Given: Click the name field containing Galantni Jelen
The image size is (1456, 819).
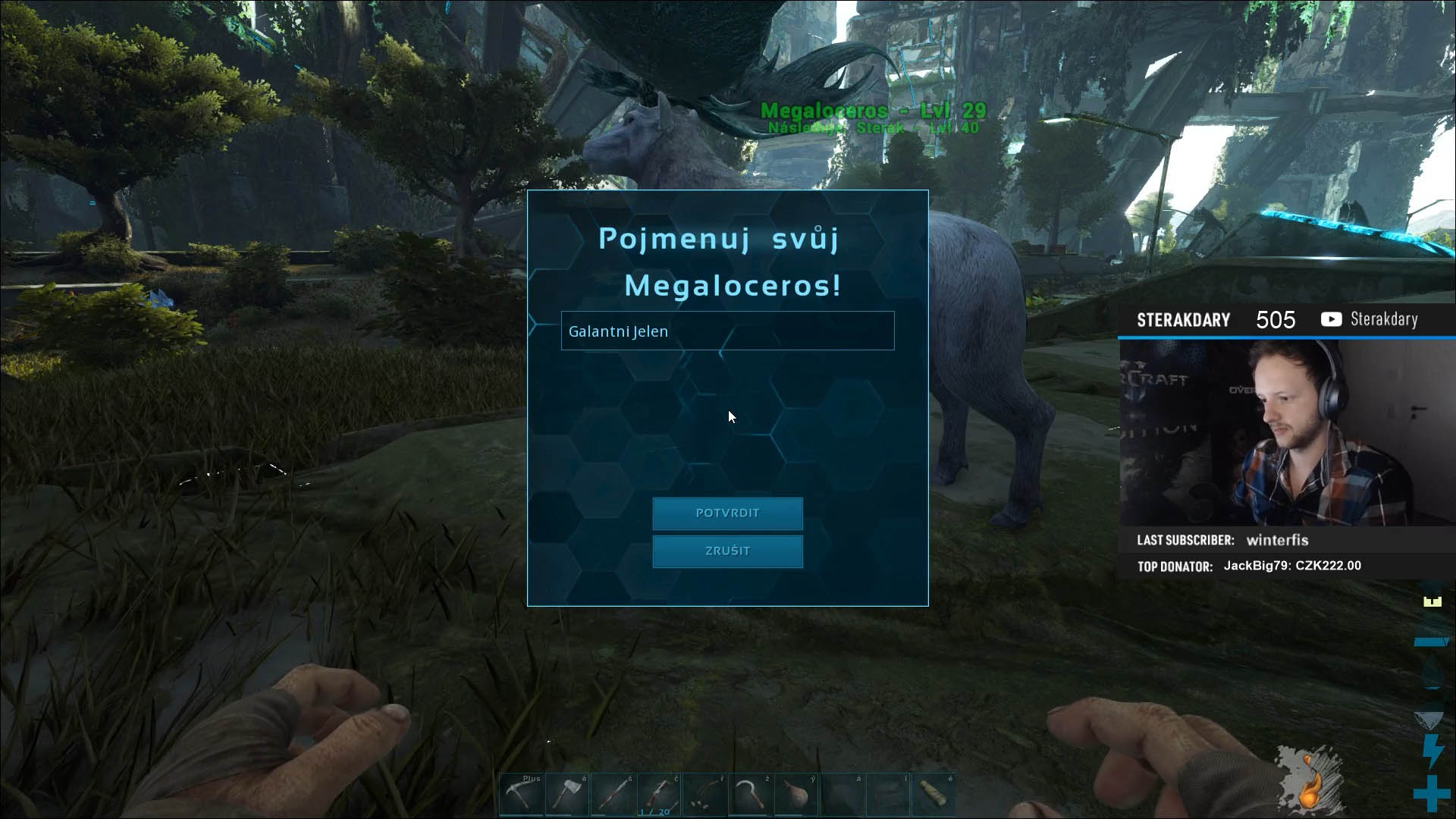Looking at the screenshot, I should (727, 331).
